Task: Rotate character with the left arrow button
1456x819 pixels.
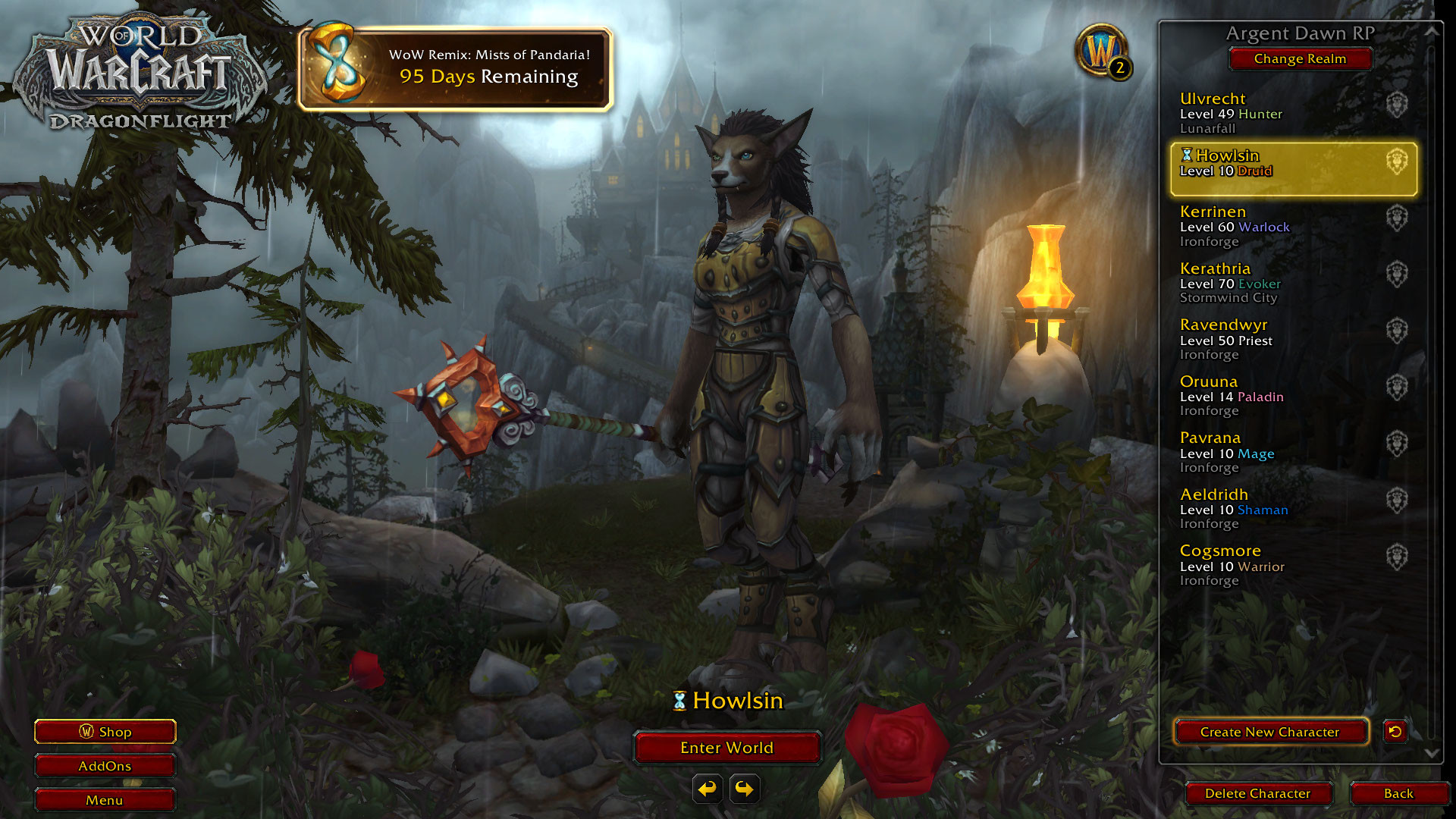Action: (x=708, y=789)
